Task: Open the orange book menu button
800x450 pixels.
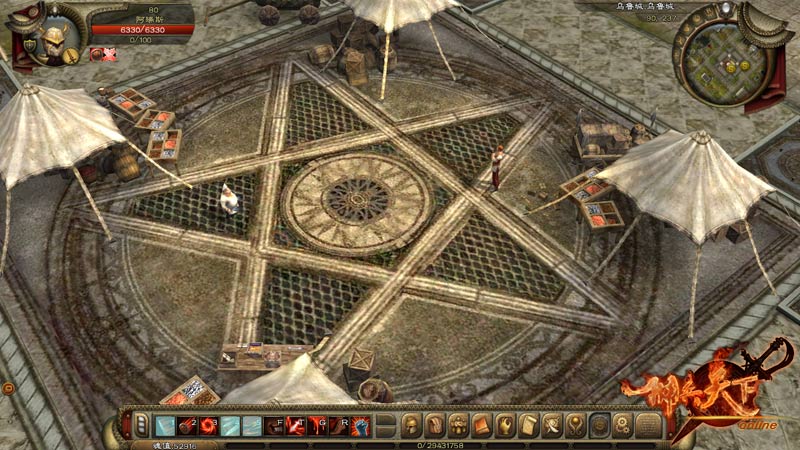Action: pos(481,425)
